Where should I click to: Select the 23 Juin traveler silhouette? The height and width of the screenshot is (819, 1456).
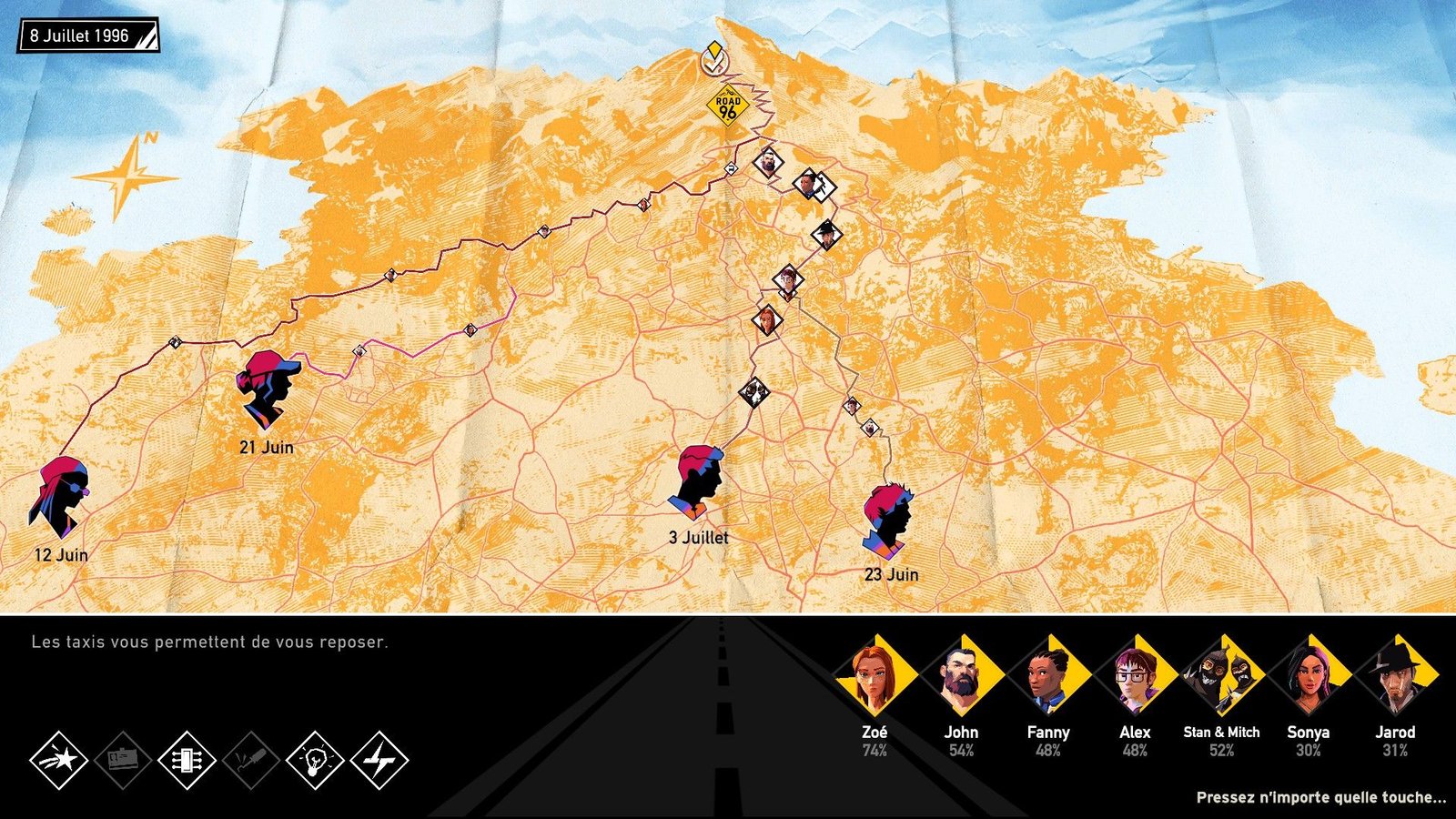pos(889,520)
